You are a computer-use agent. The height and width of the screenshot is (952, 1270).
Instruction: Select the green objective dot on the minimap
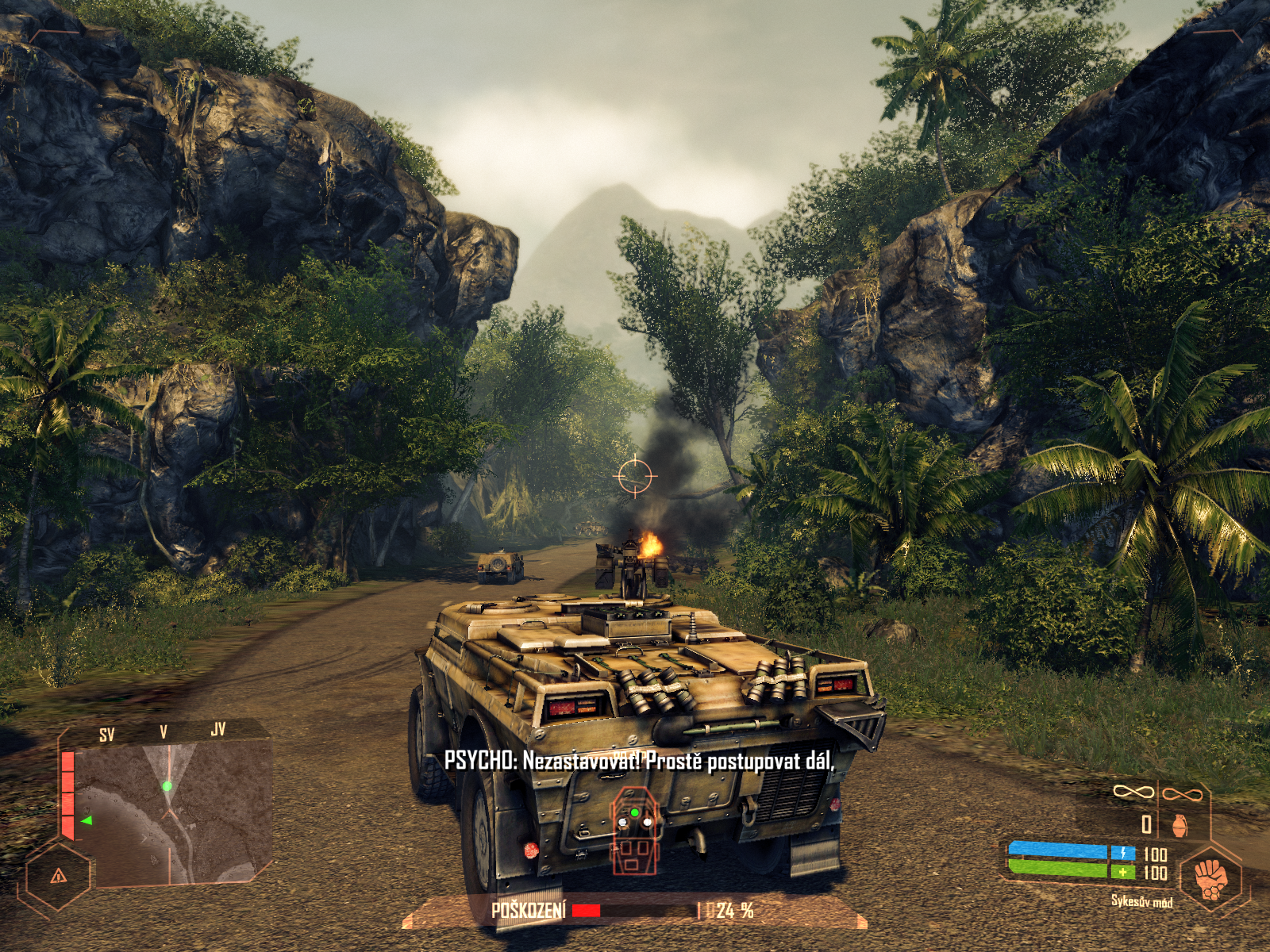point(167,786)
